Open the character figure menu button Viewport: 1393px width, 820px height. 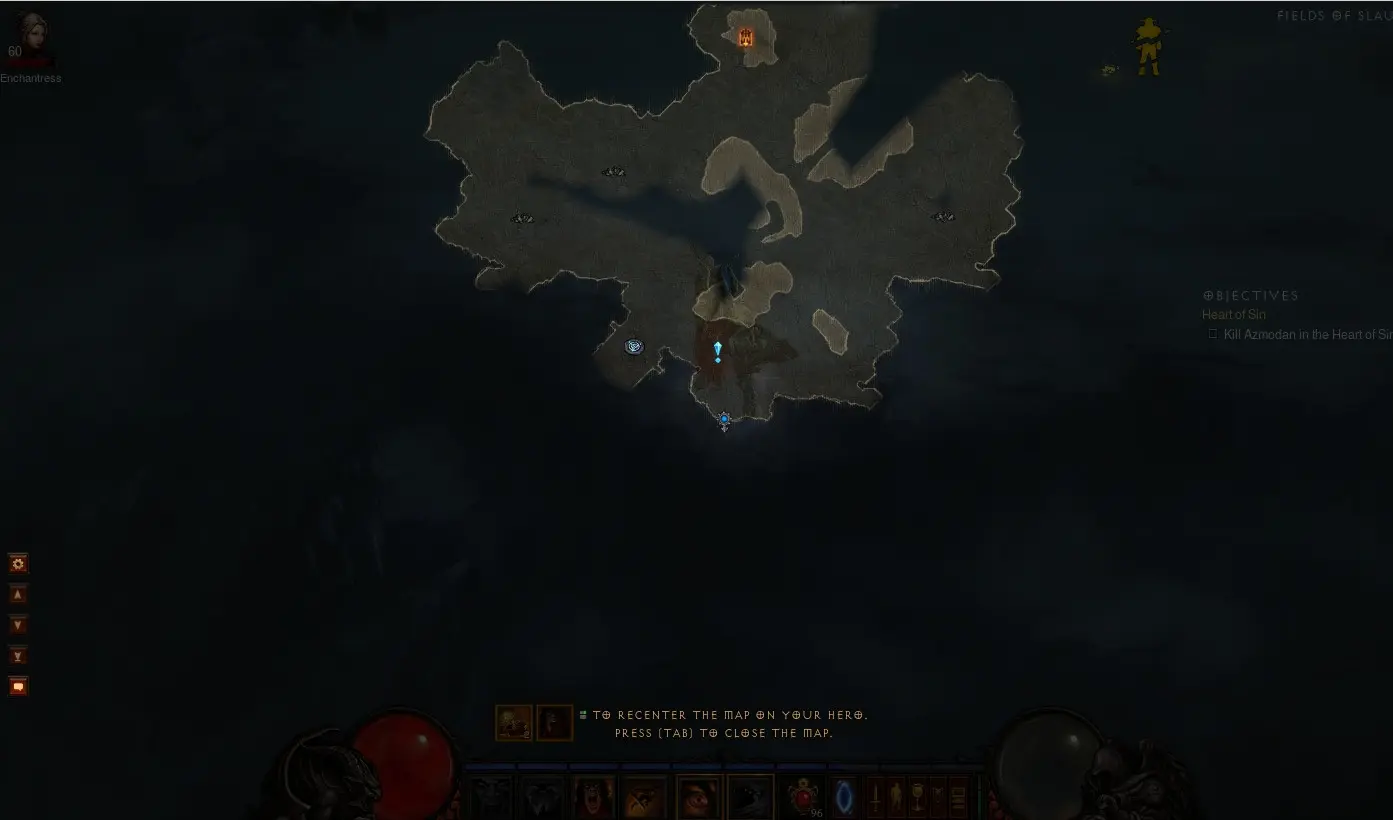click(x=896, y=798)
